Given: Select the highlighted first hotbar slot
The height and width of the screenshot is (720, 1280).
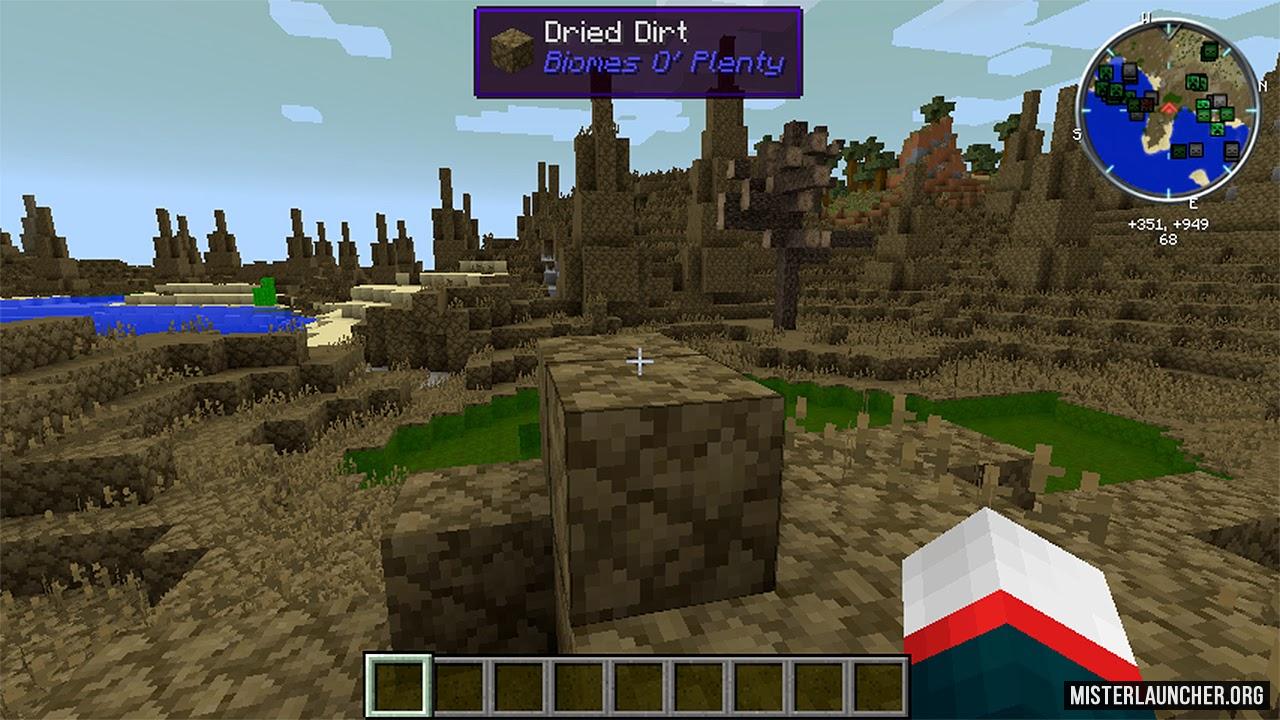Looking at the screenshot, I should coord(398,686).
